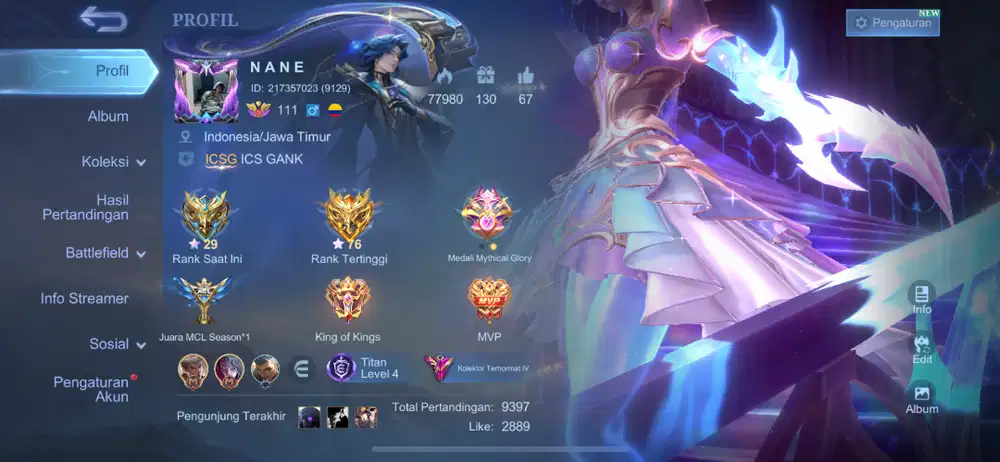The height and width of the screenshot is (462, 1000).
Task: Open the Pengaturan button
Action: point(892,23)
